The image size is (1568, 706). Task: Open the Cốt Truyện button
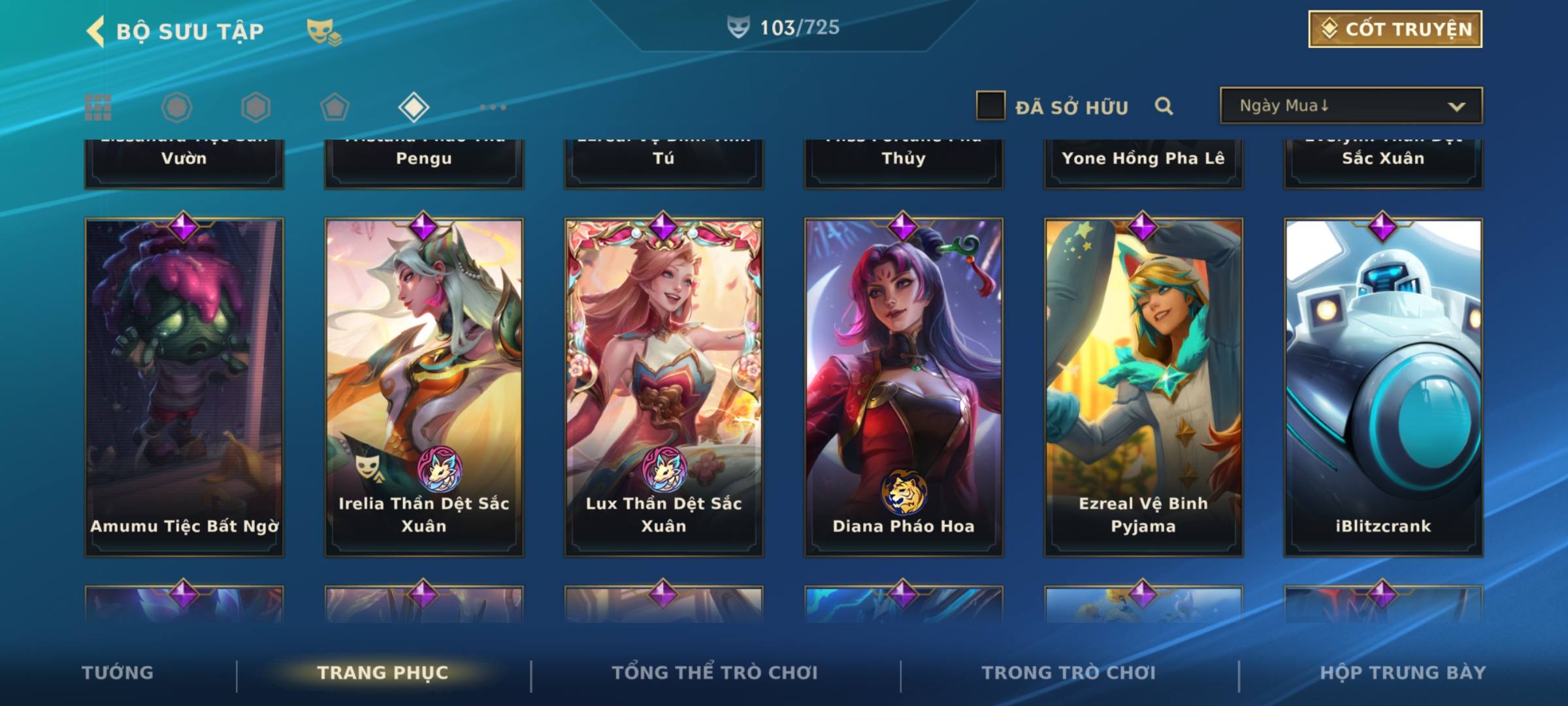coord(1395,29)
